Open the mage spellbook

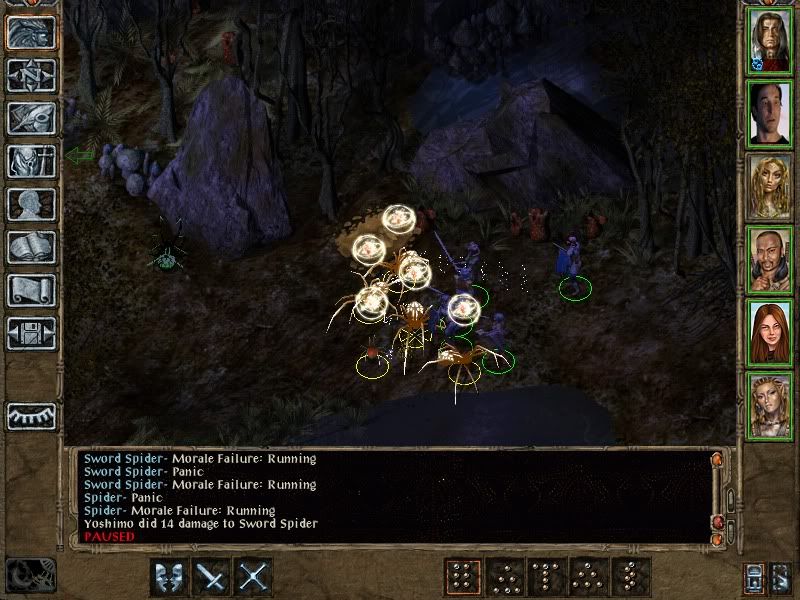pos(31,247)
